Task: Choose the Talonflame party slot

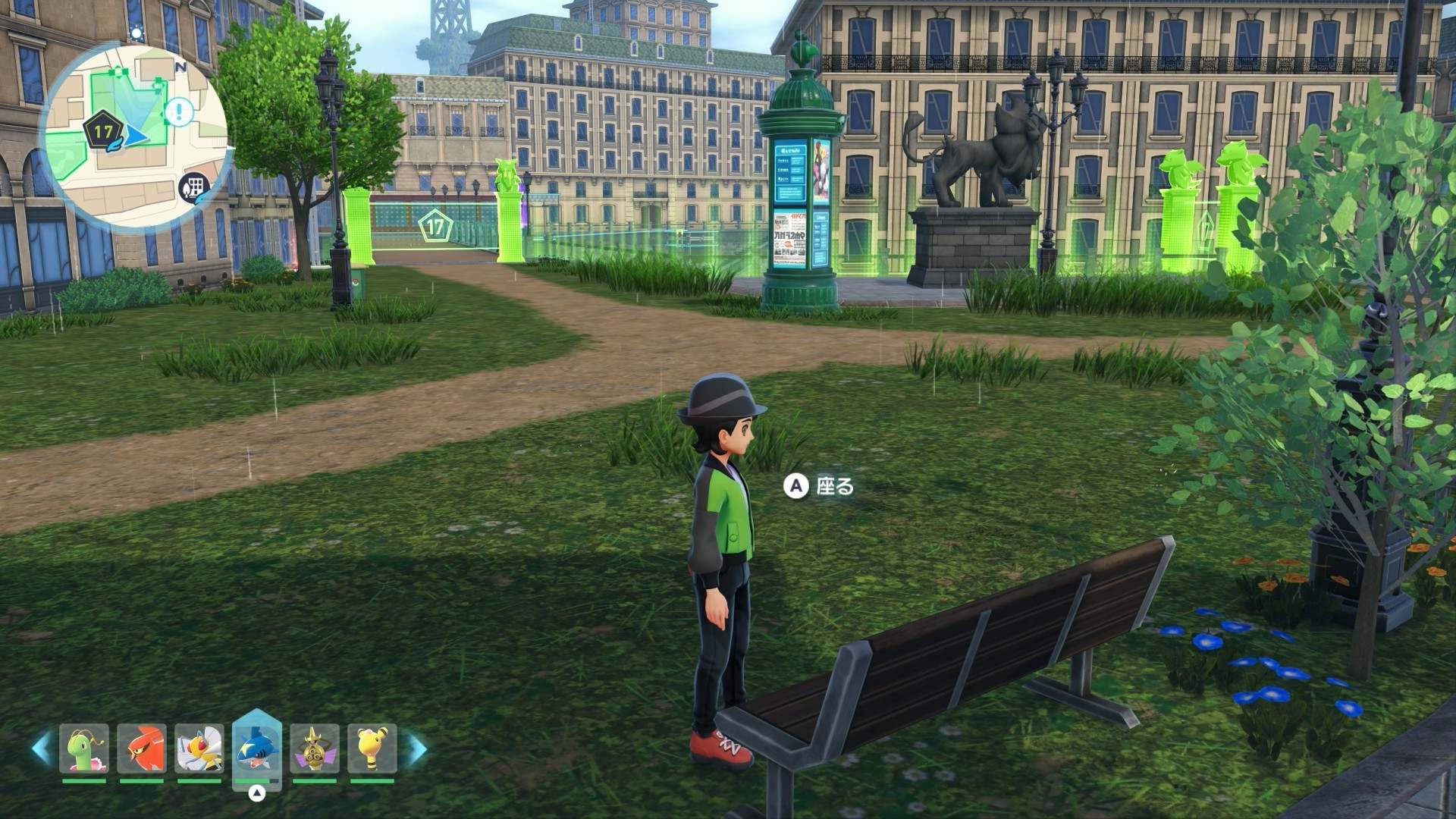Action: coord(142,748)
